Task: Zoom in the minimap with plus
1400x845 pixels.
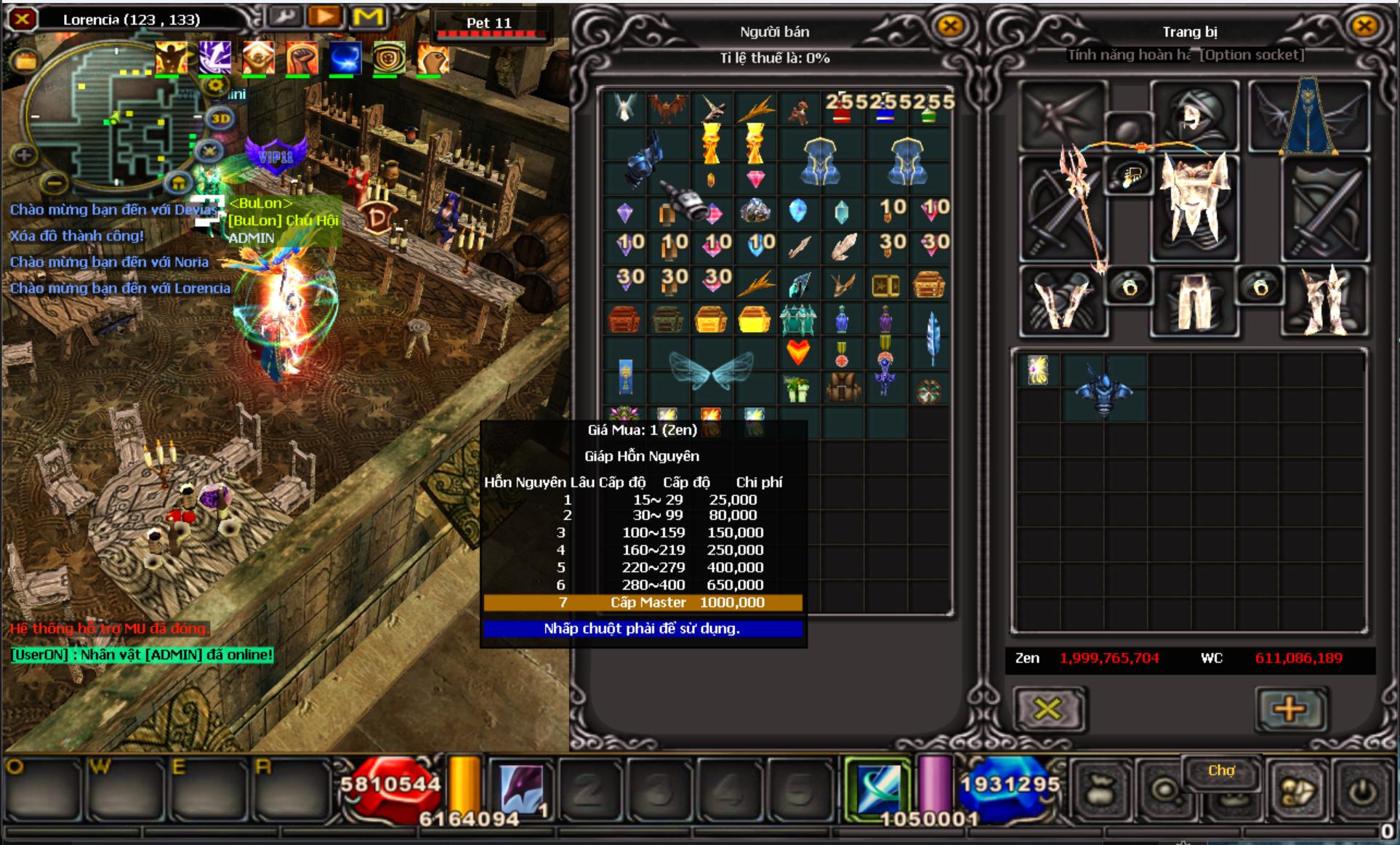Action: point(24,154)
